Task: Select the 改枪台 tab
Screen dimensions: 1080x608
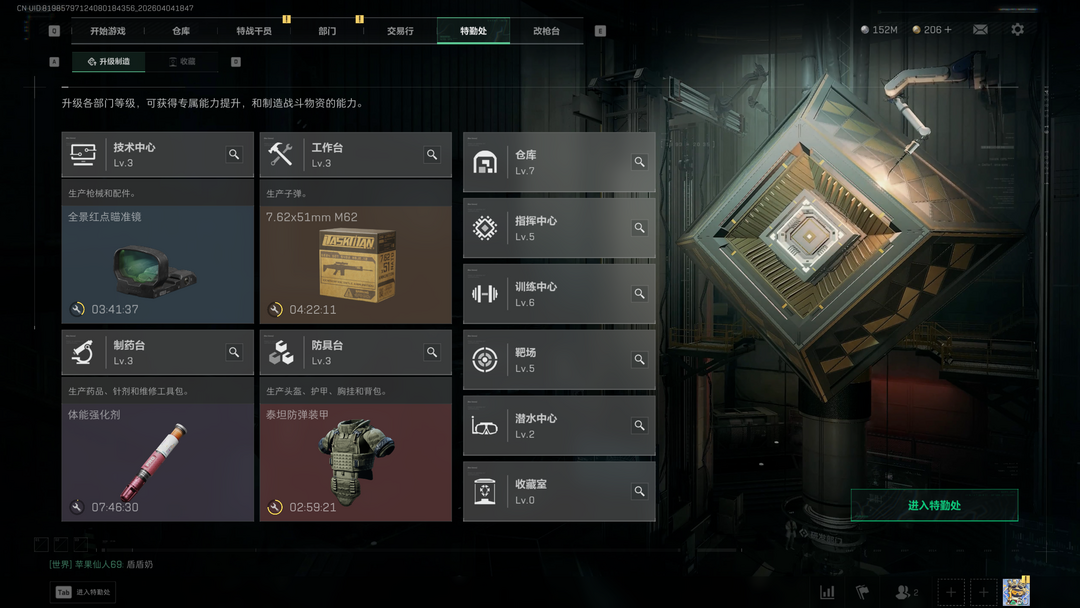Action: point(546,31)
